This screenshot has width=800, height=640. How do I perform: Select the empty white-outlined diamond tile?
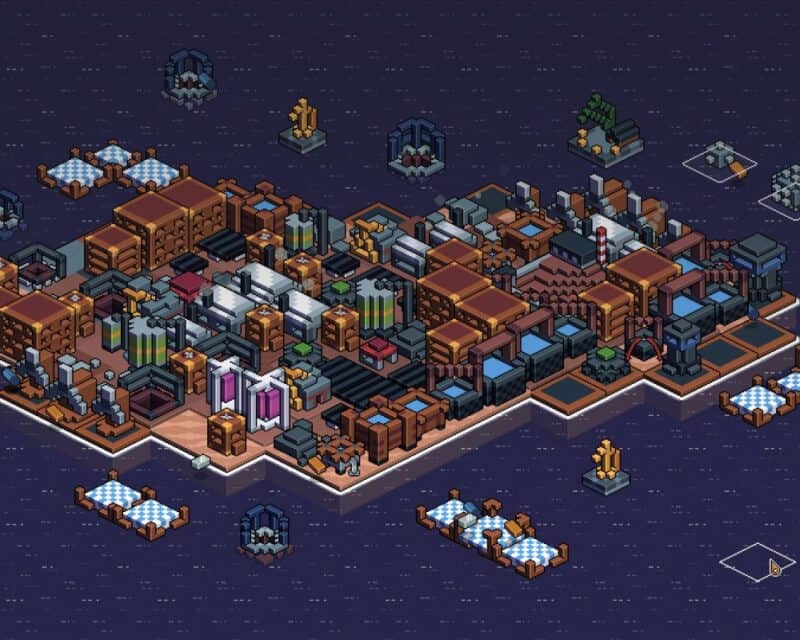[x=757, y=561]
